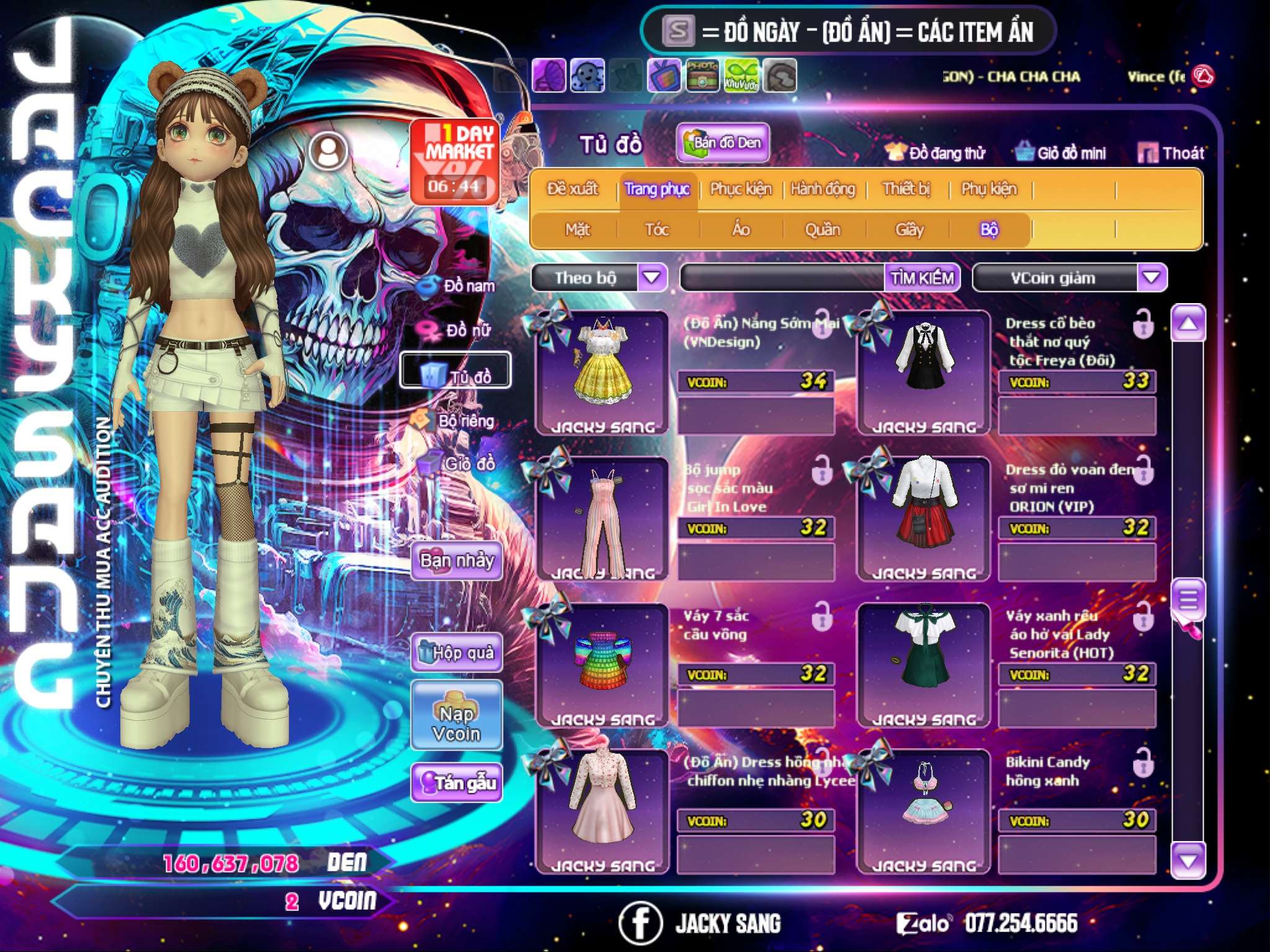Open the Hộp quà gift box
1270x952 pixels.
point(456,652)
